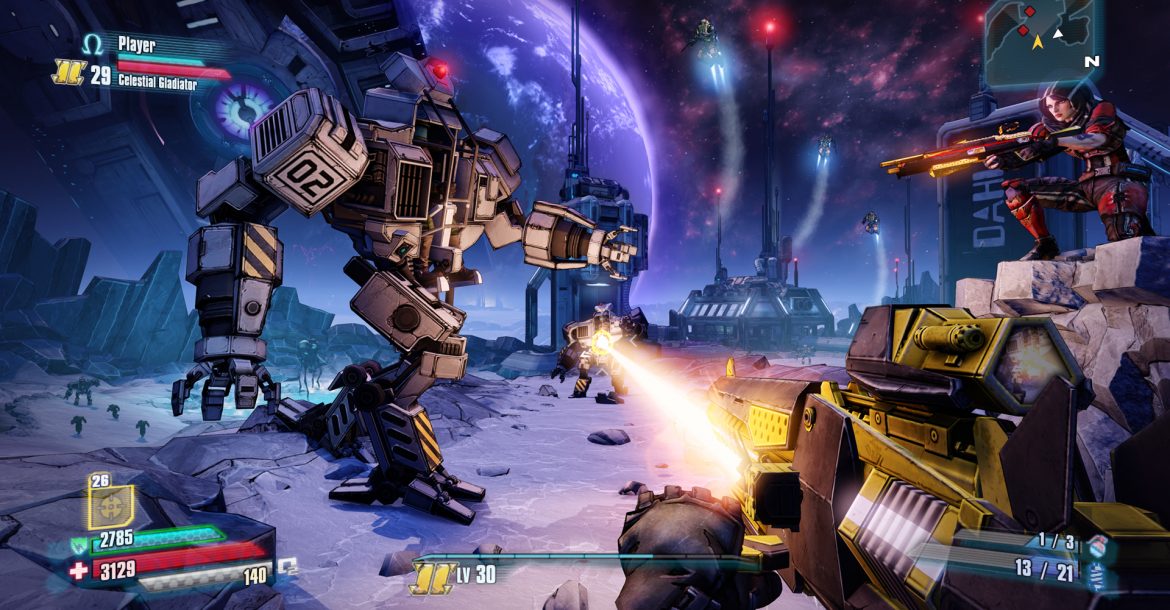1170x610 pixels.
Task: Click the red cross health icon
Action: tap(78, 571)
